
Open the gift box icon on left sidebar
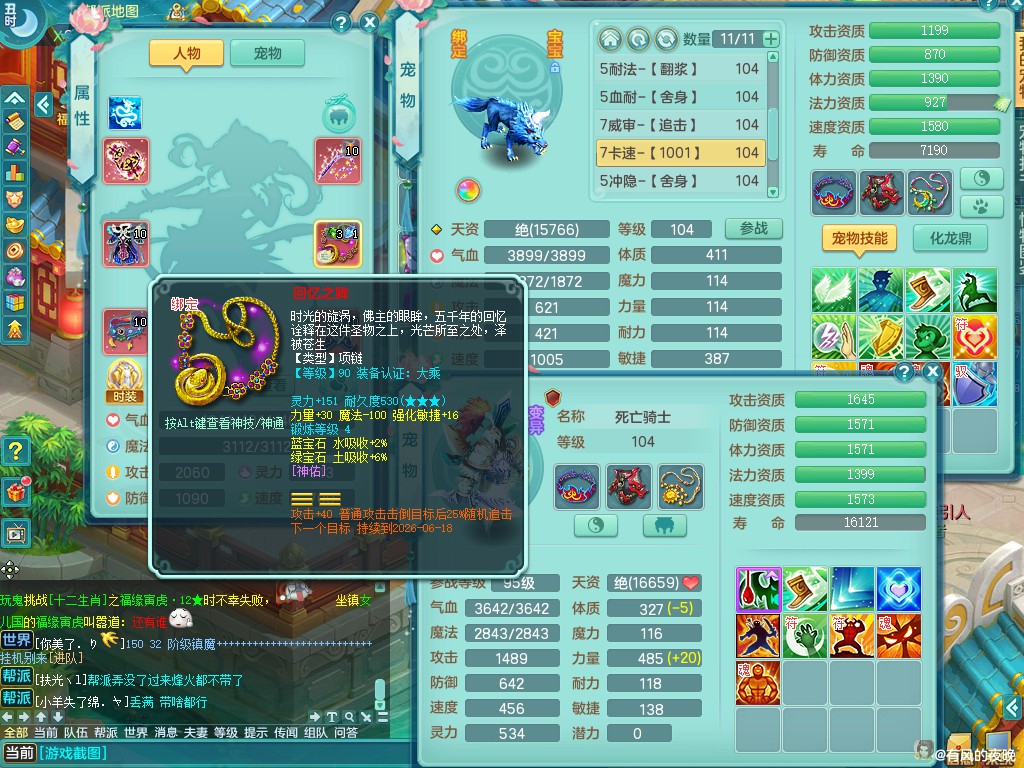pos(15,492)
